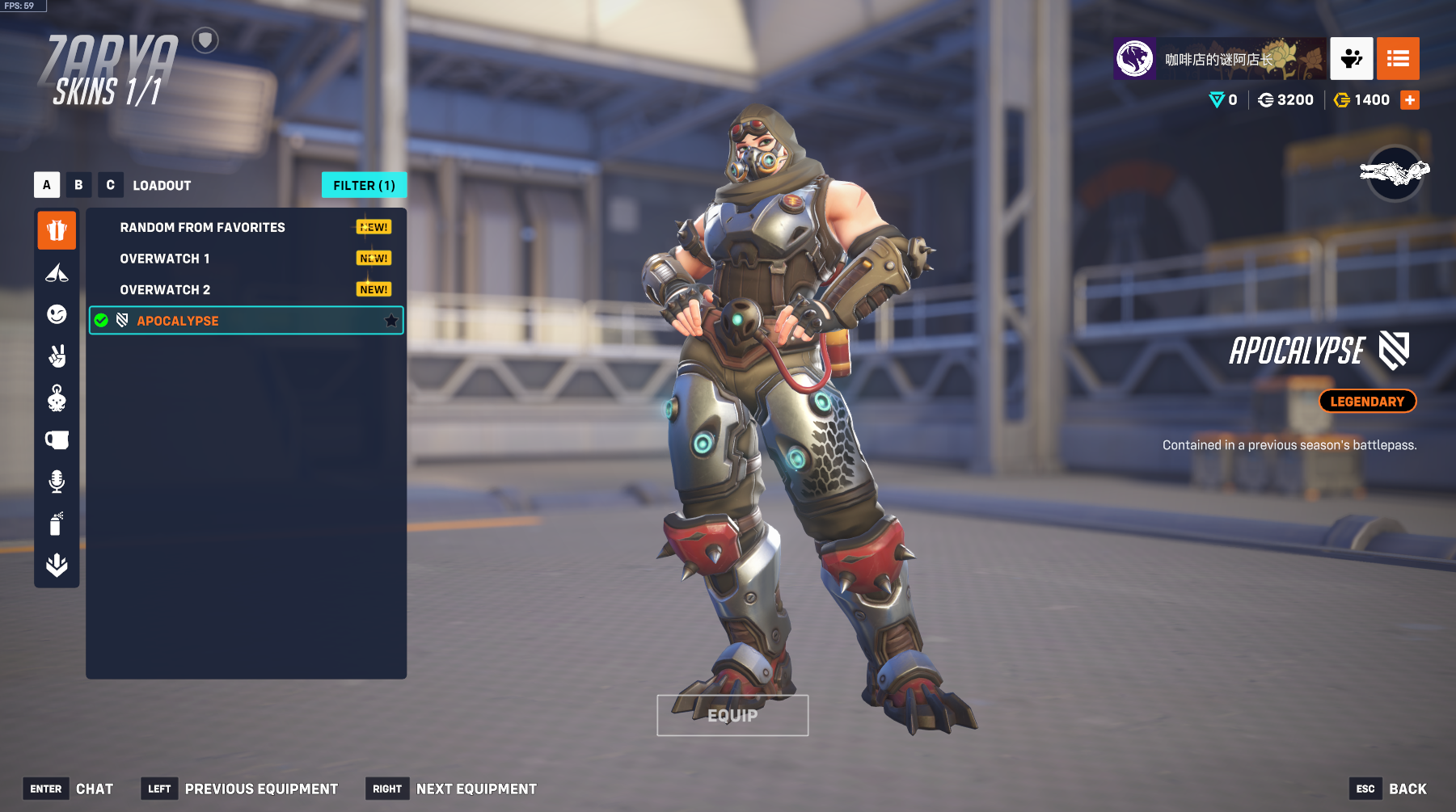Select the Overwatch 1 skin
This screenshot has width=1456, height=812.
pos(165,259)
